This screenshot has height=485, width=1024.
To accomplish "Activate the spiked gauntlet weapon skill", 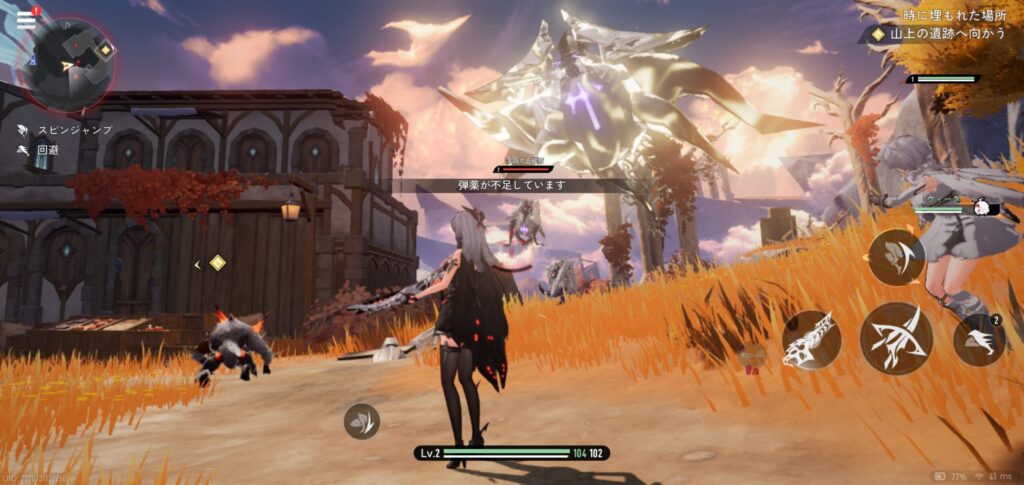I will [810, 339].
